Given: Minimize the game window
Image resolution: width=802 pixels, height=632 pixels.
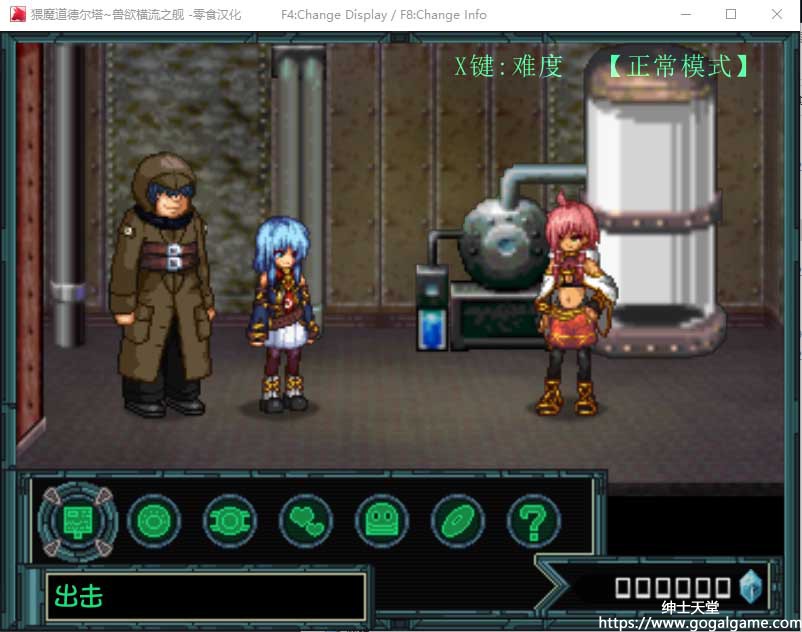Looking at the screenshot, I should (686, 15).
